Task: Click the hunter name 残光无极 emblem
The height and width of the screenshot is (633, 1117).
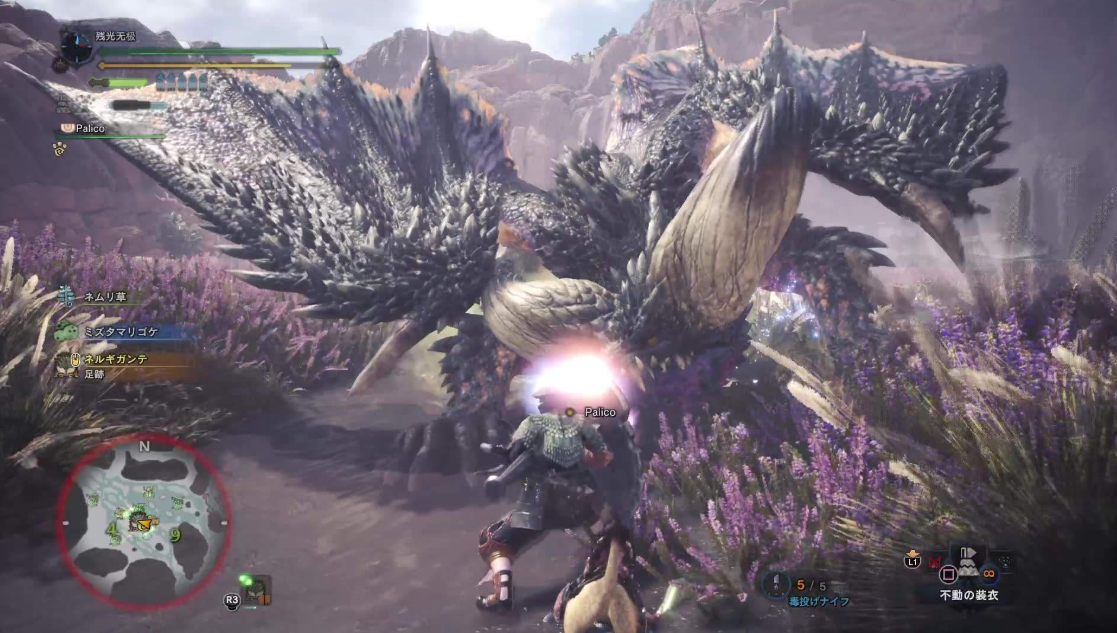Action: pyautogui.click(x=76, y=45)
